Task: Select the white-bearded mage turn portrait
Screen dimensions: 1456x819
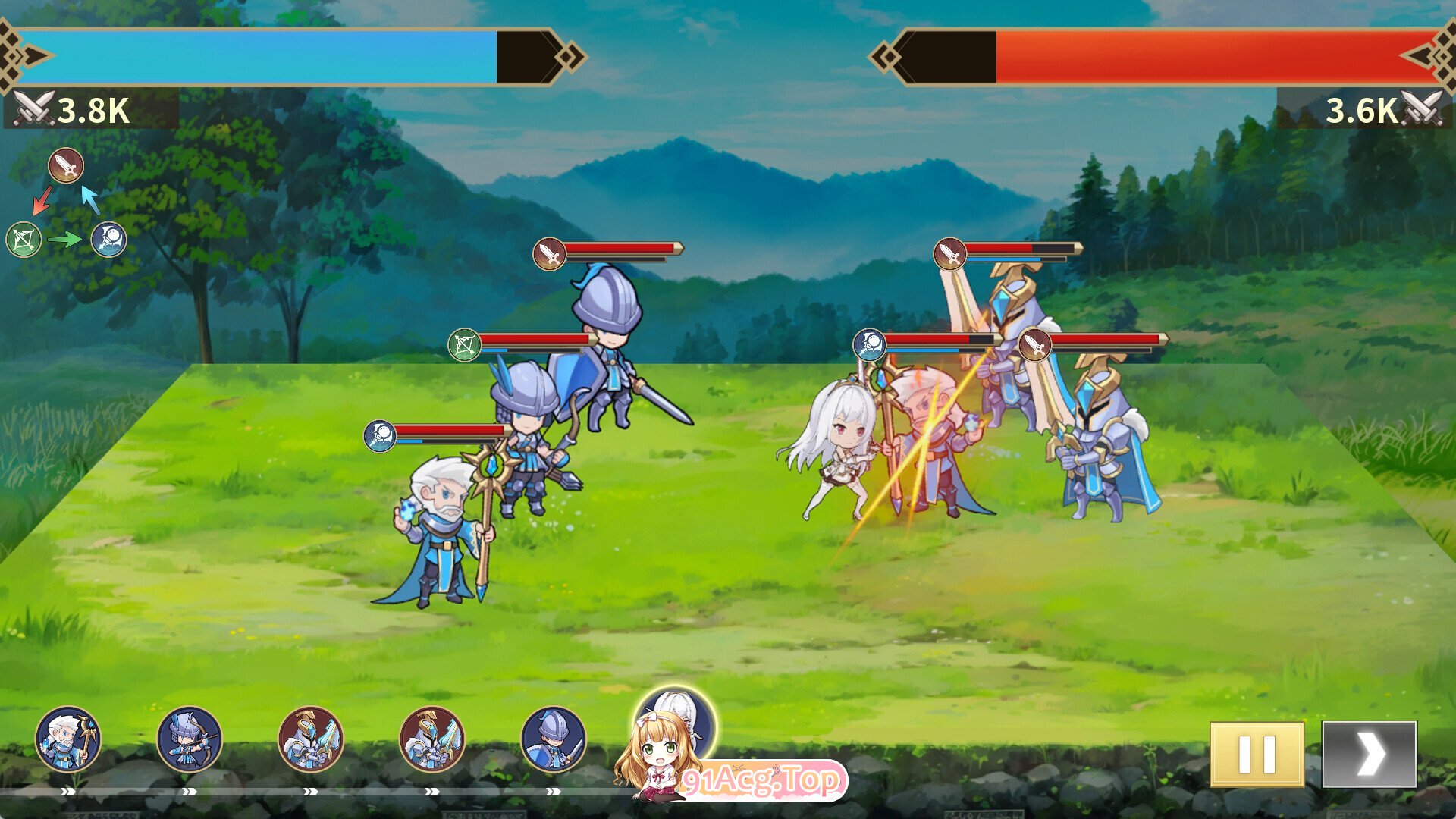Action: pos(68,739)
